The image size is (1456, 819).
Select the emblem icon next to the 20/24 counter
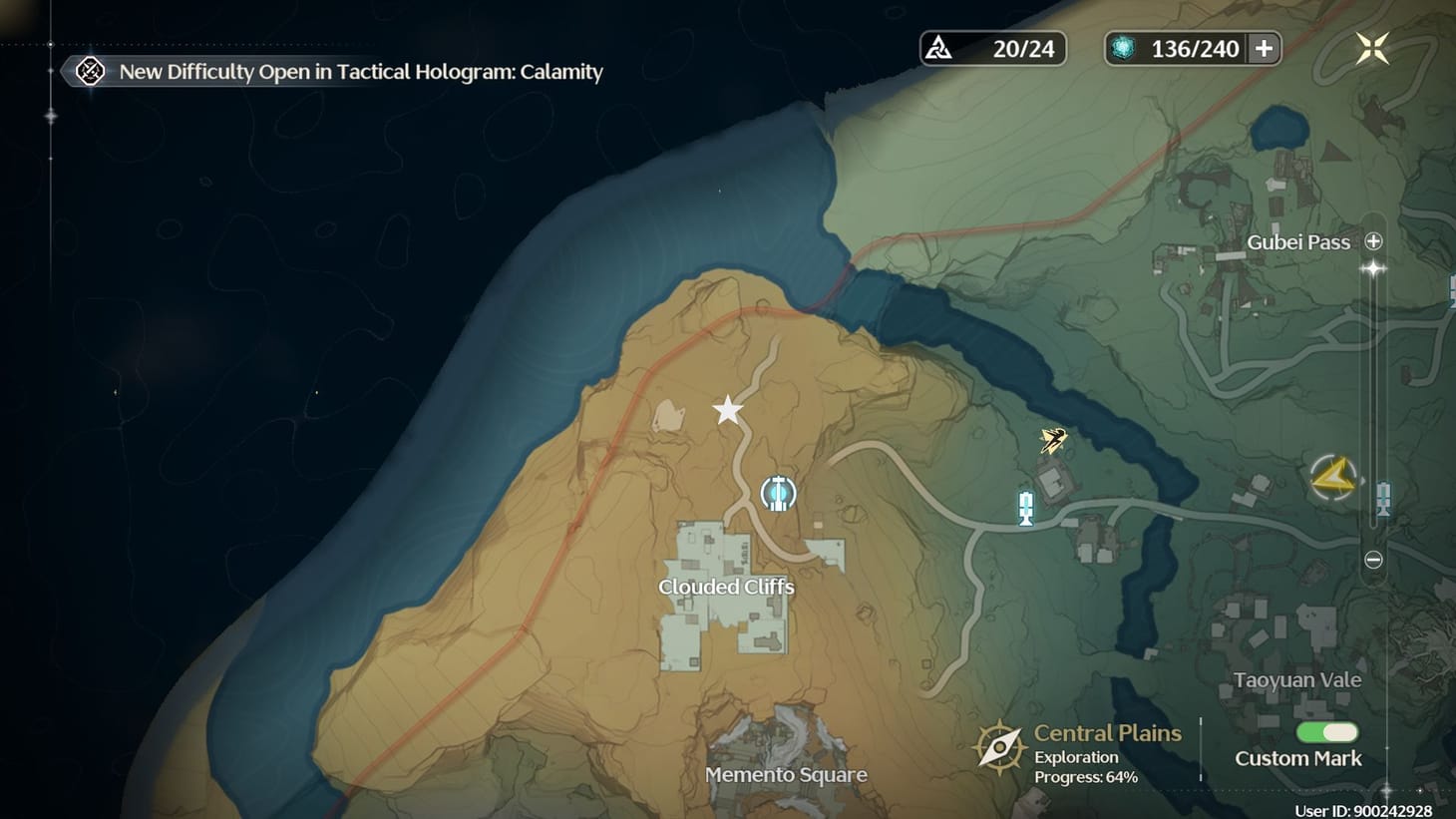tap(938, 47)
